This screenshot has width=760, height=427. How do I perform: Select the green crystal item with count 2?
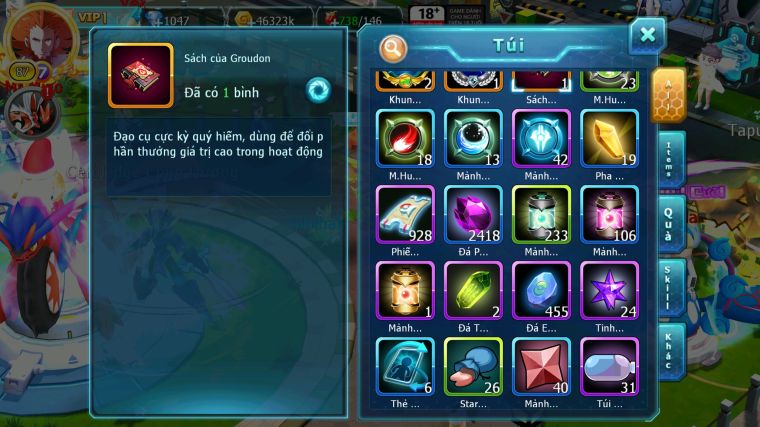click(x=473, y=290)
